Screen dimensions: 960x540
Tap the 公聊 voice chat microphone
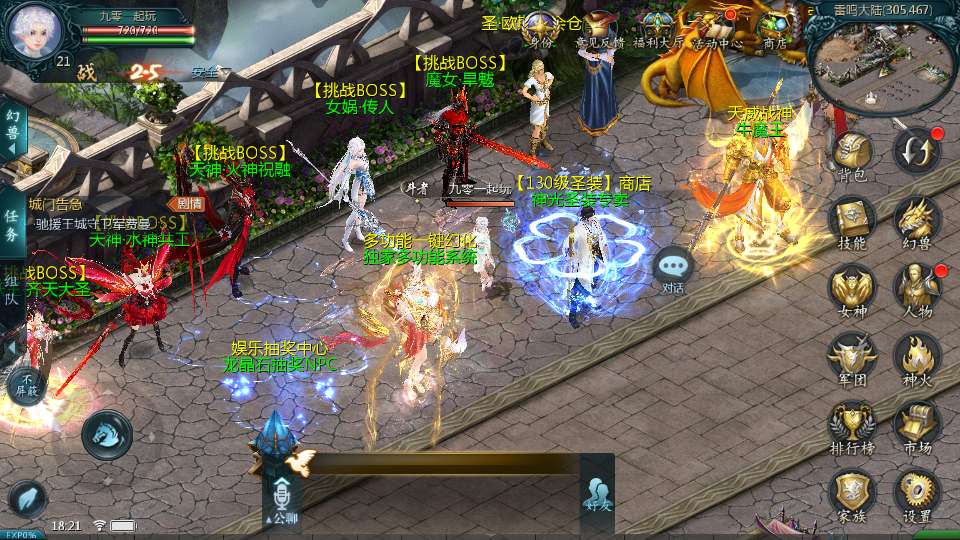pyautogui.click(x=281, y=497)
